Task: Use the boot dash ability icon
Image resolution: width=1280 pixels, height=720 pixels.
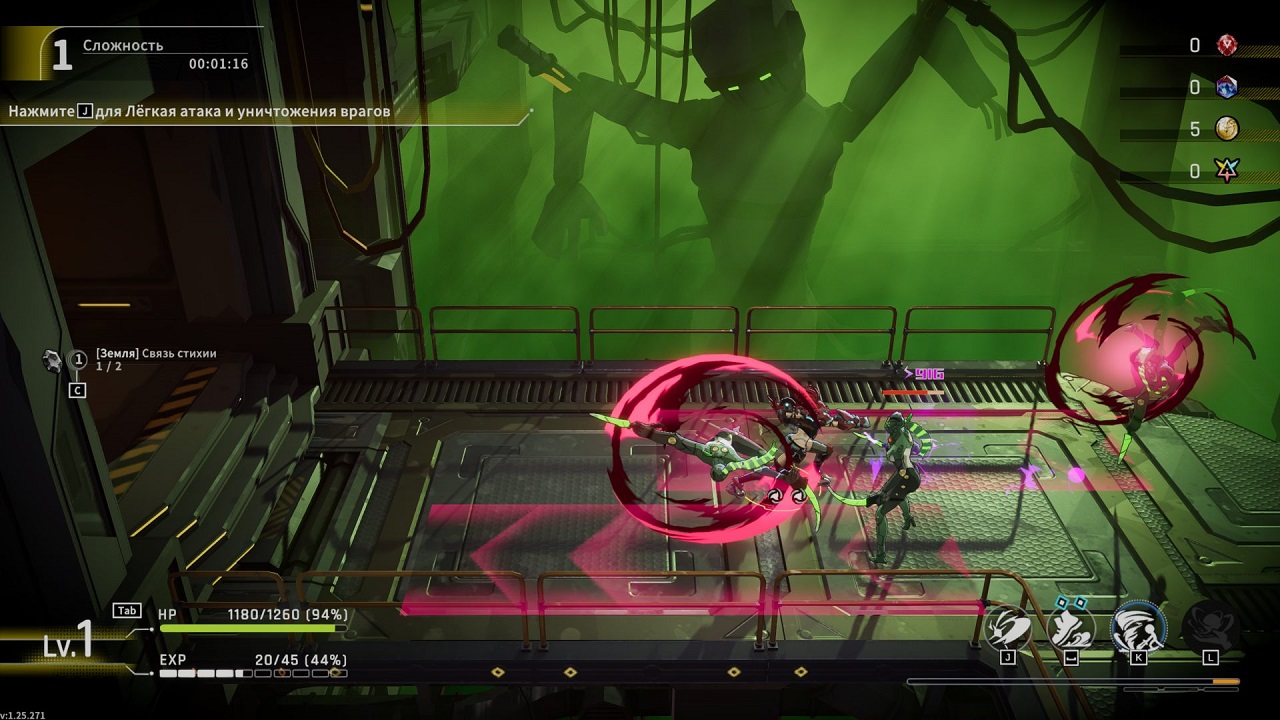Action: [x=1071, y=628]
